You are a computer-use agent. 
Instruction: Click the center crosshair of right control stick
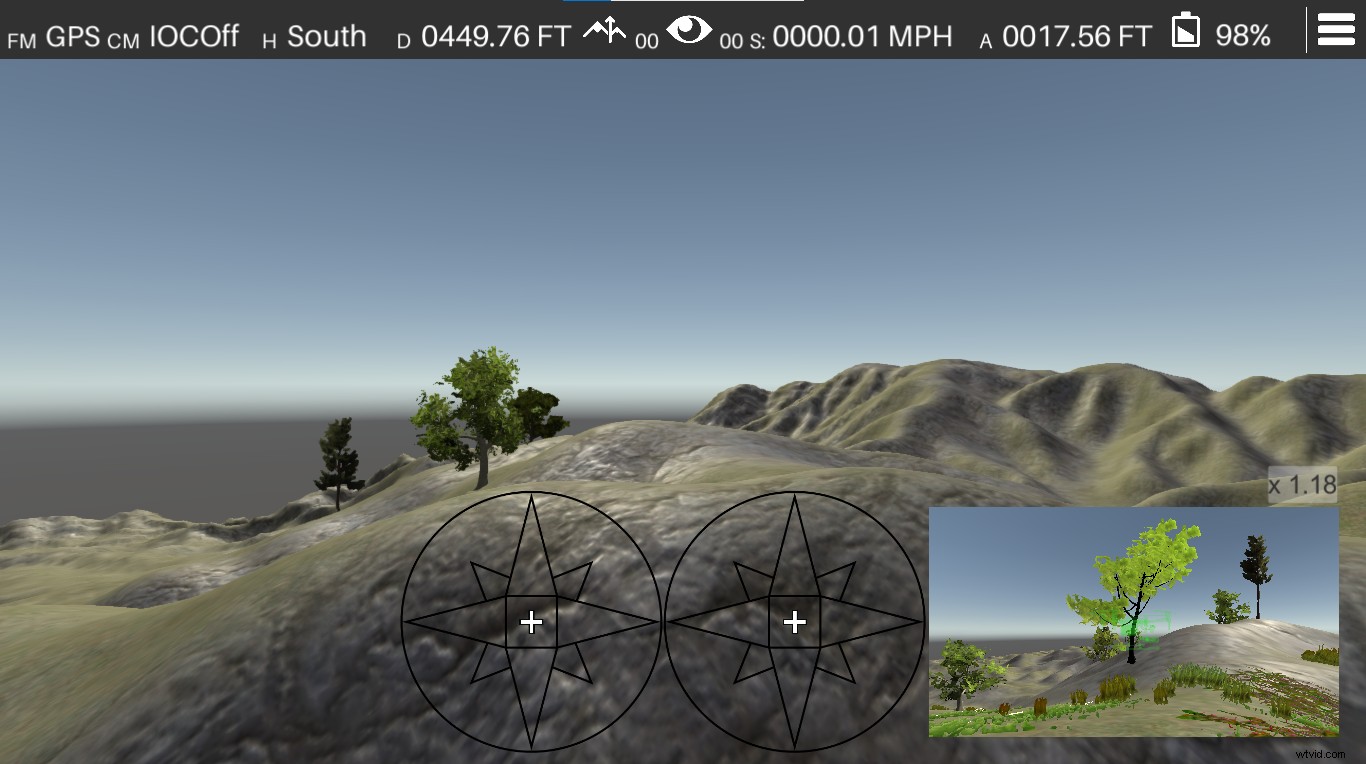pos(794,622)
